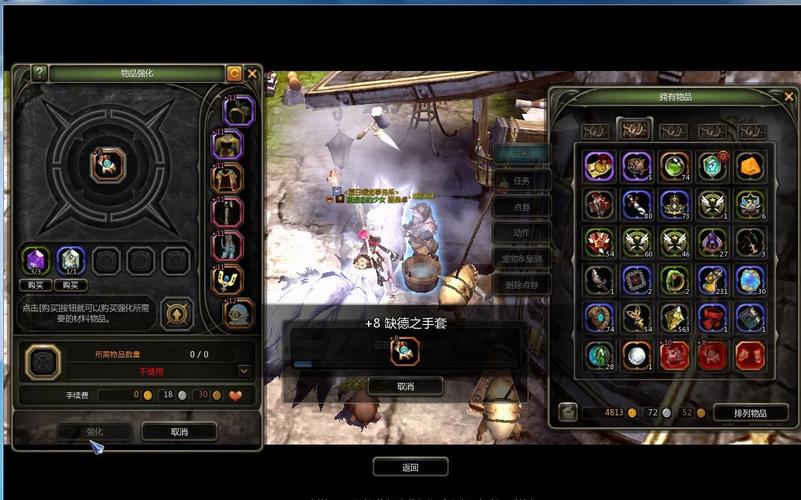Screen dimensions: 801x500
Task: Cancel the +8 缺德之手套 progress dialog
Action: [405, 386]
